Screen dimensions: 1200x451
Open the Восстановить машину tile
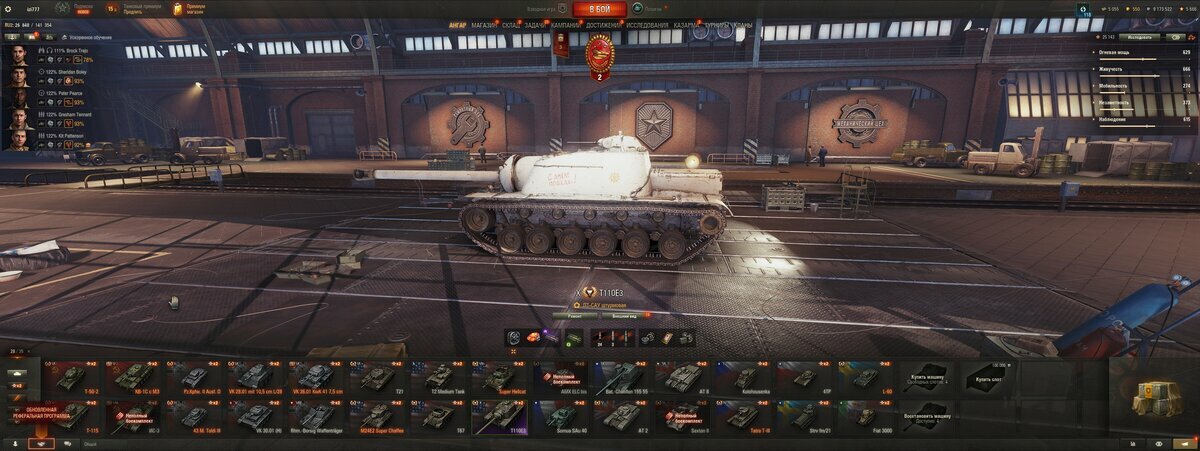click(x=927, y=415)
